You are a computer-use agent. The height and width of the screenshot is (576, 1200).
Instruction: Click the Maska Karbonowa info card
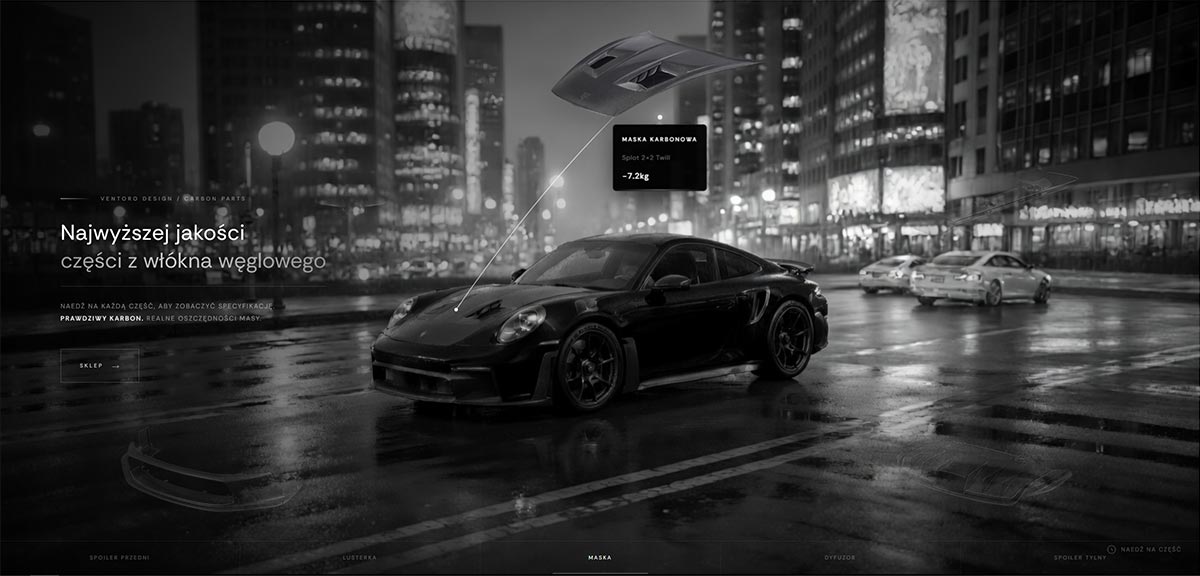point(659,157)
